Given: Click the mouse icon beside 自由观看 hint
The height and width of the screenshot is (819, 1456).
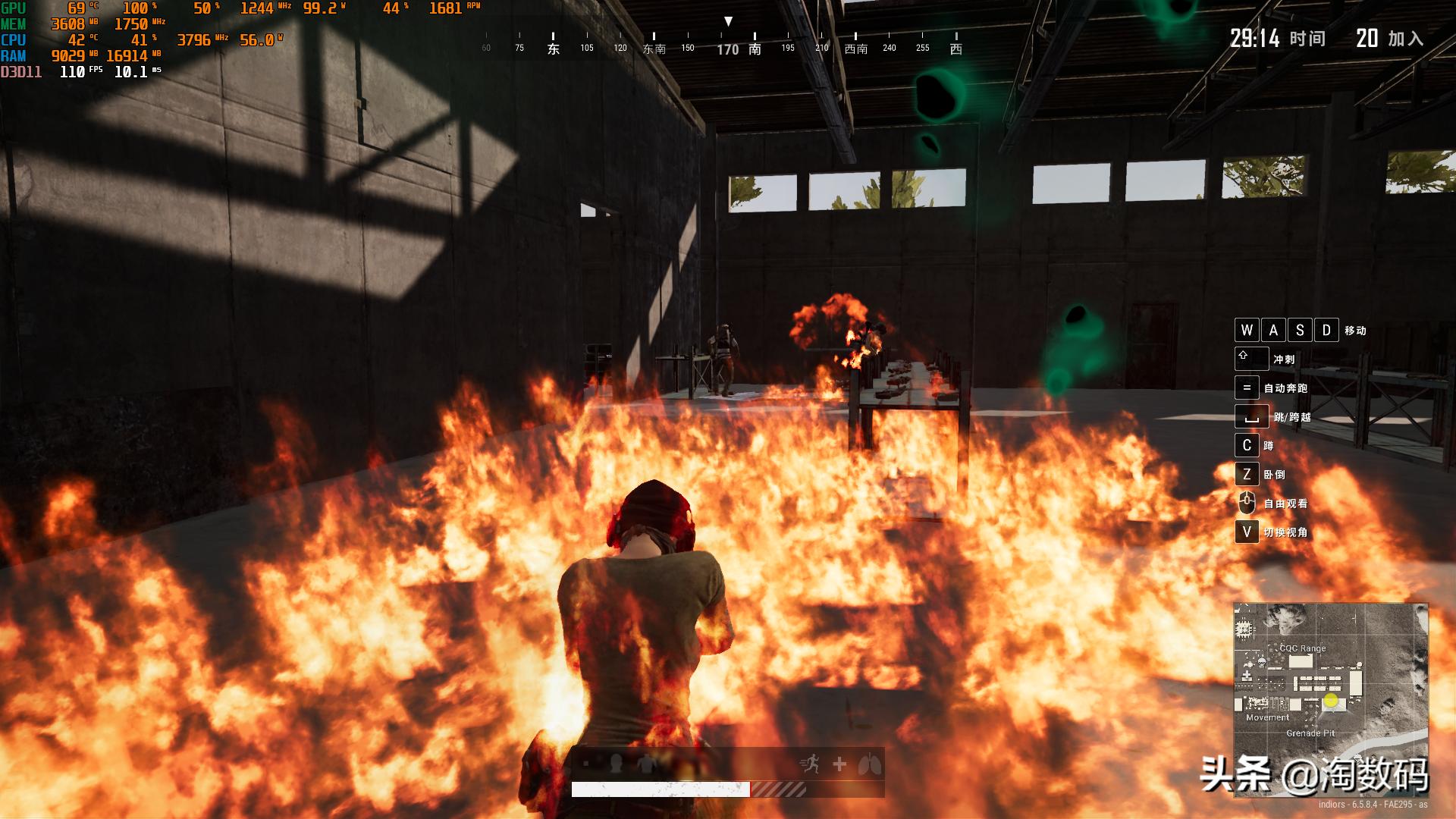Looking at the screenshot, I should pyautogui.click(x=1246, y=501).
